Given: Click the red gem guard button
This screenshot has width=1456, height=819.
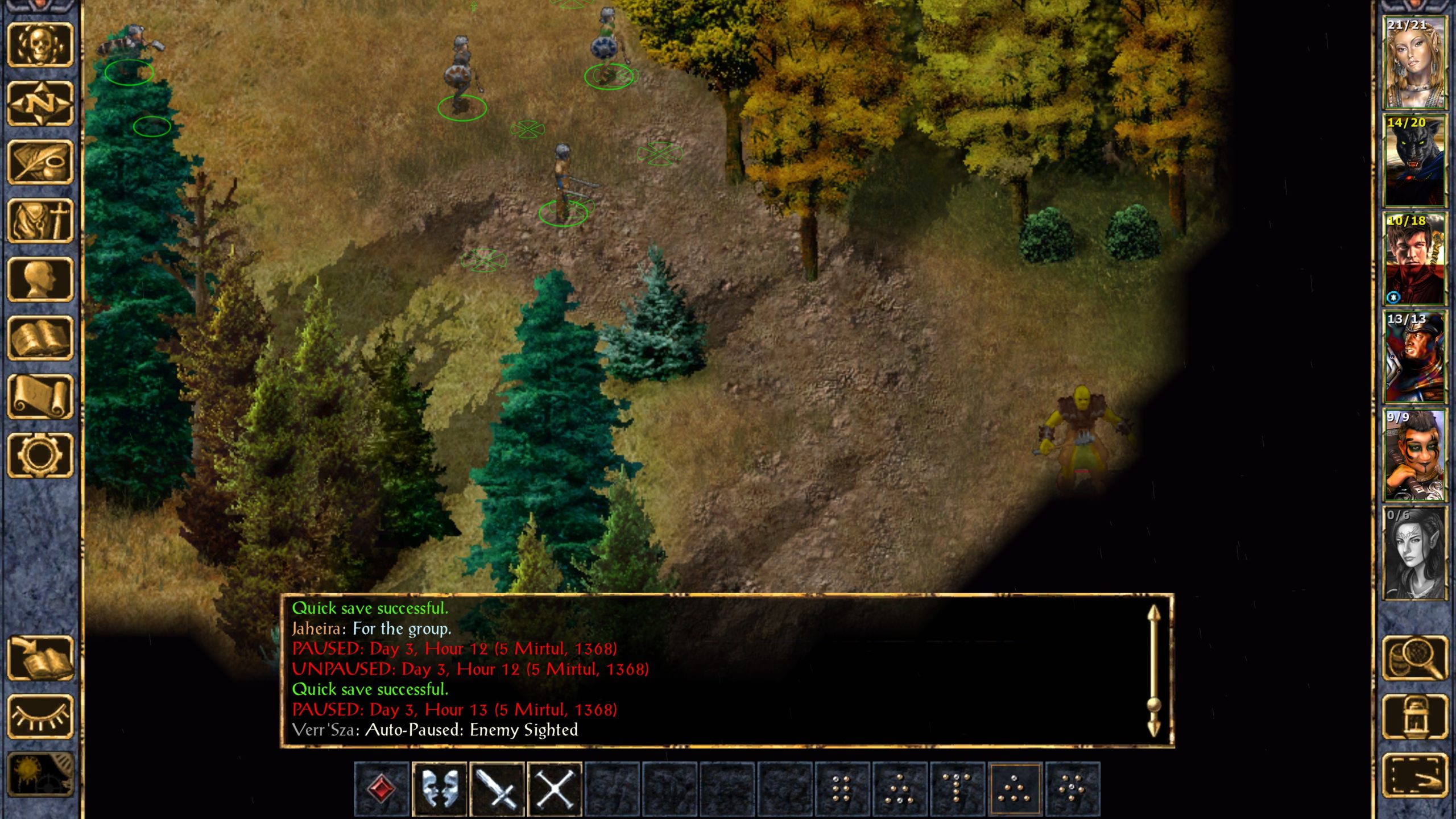Looking at the screenshot, I should (x=382, y=789).
